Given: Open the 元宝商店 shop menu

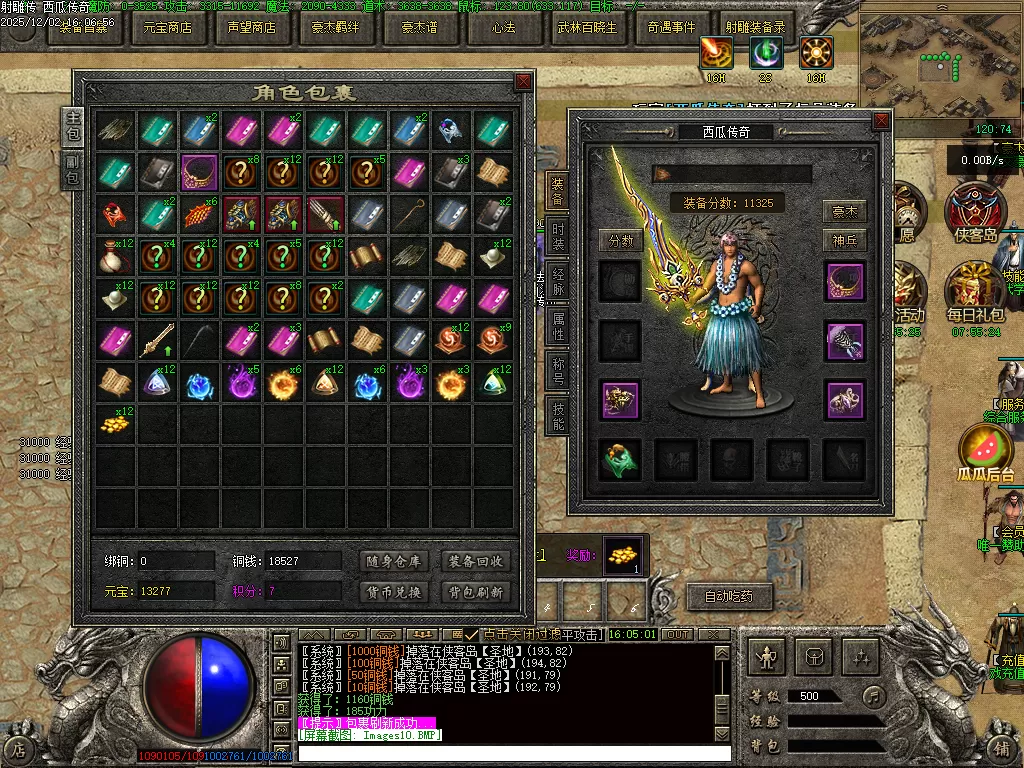Looking at the screenshot, I should coord(167,28).
